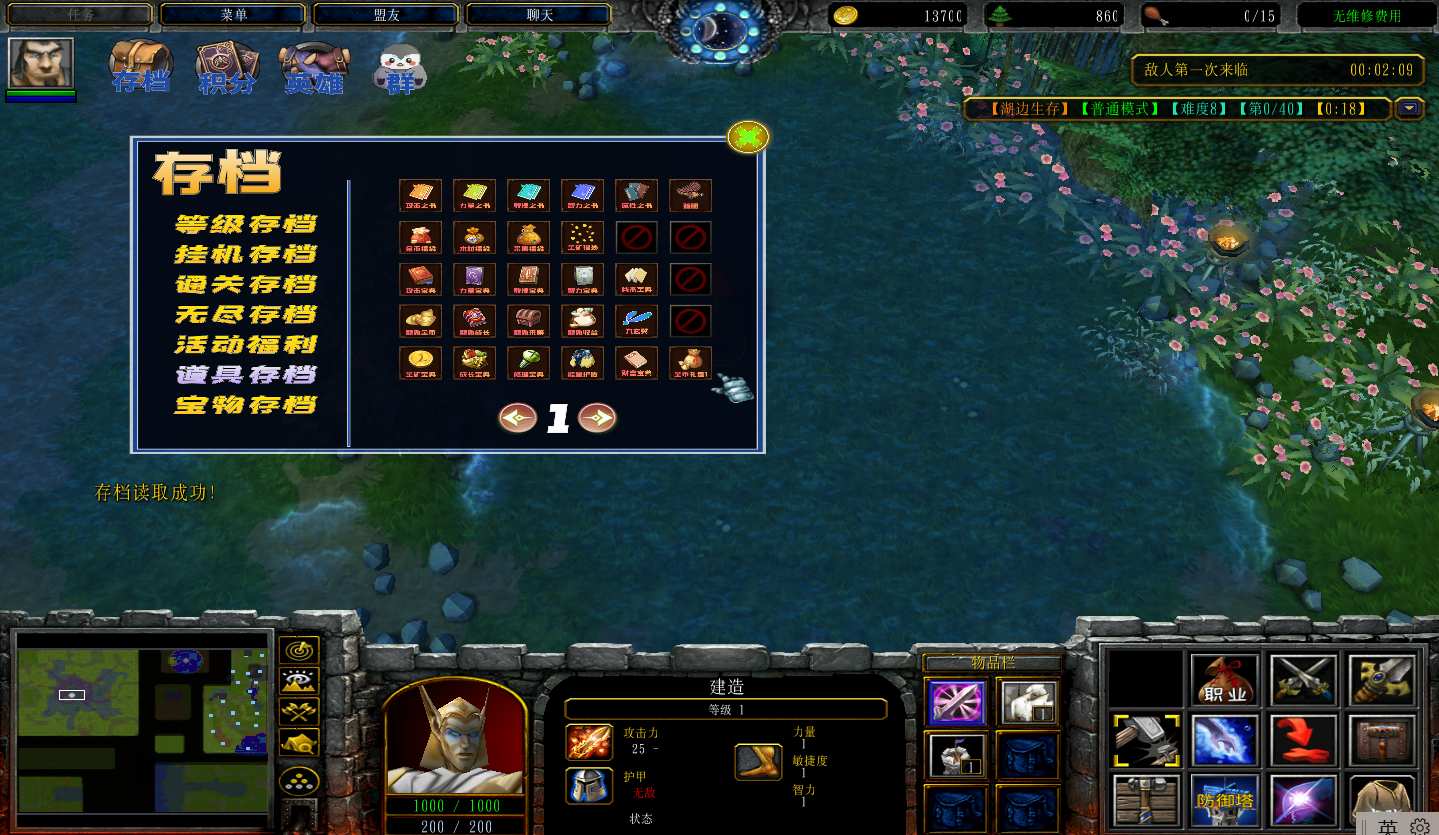Screen dimensions: 1439x835
Task: Switch to 通关存档
Action: coord(246,284)
